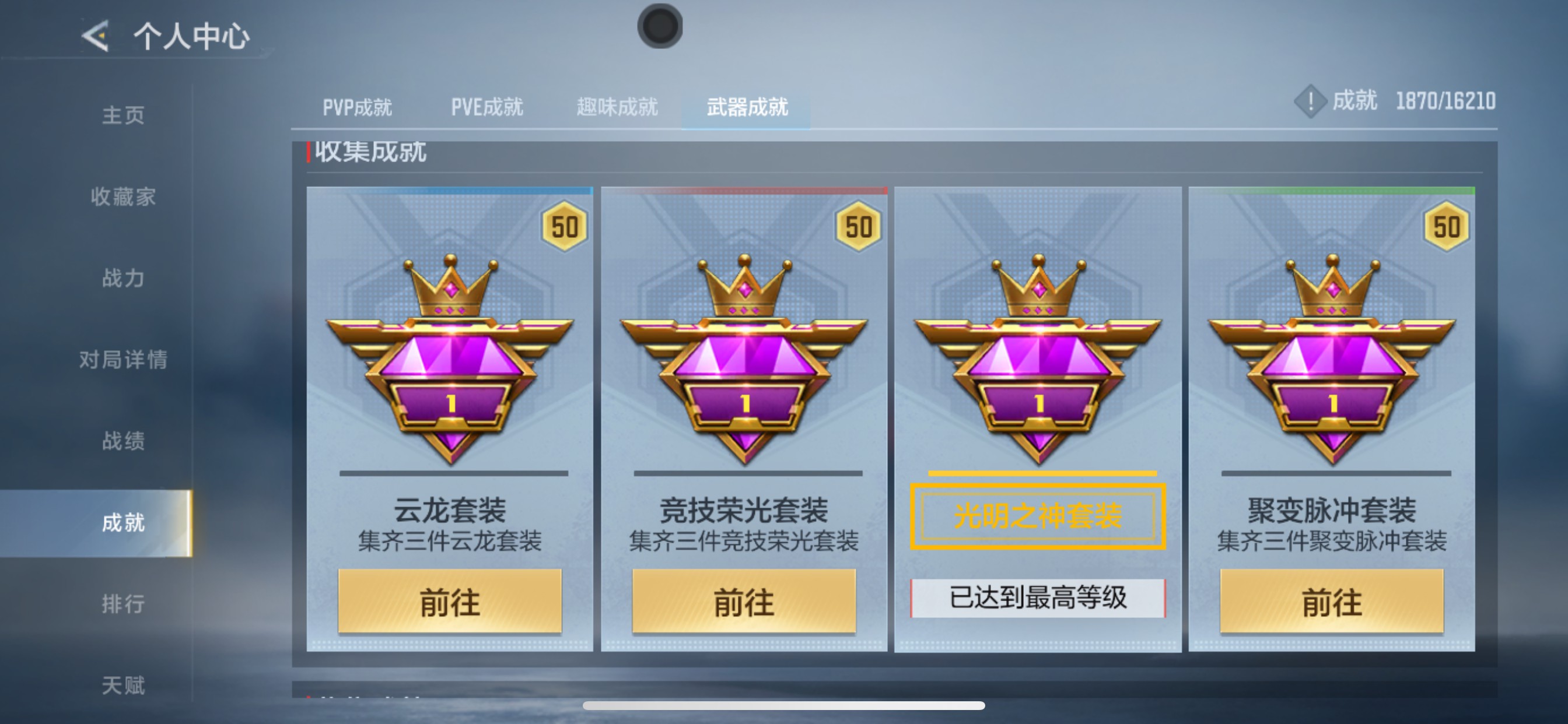Open 收藏家 in the sidebar
The height and width of the screenshot is (724, 1568).
pos(124,196)
